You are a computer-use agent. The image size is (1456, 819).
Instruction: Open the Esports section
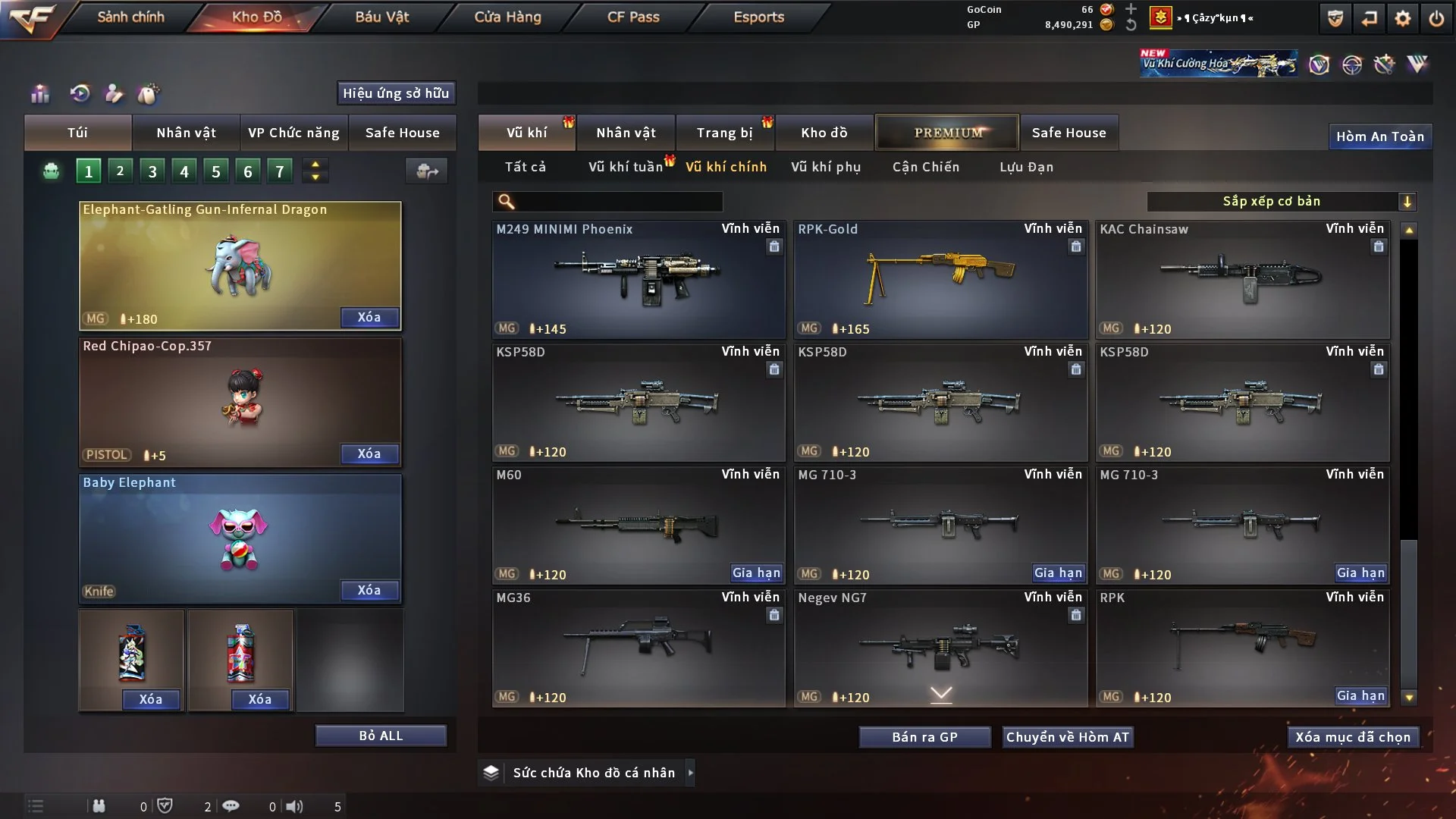click(758, 17)
